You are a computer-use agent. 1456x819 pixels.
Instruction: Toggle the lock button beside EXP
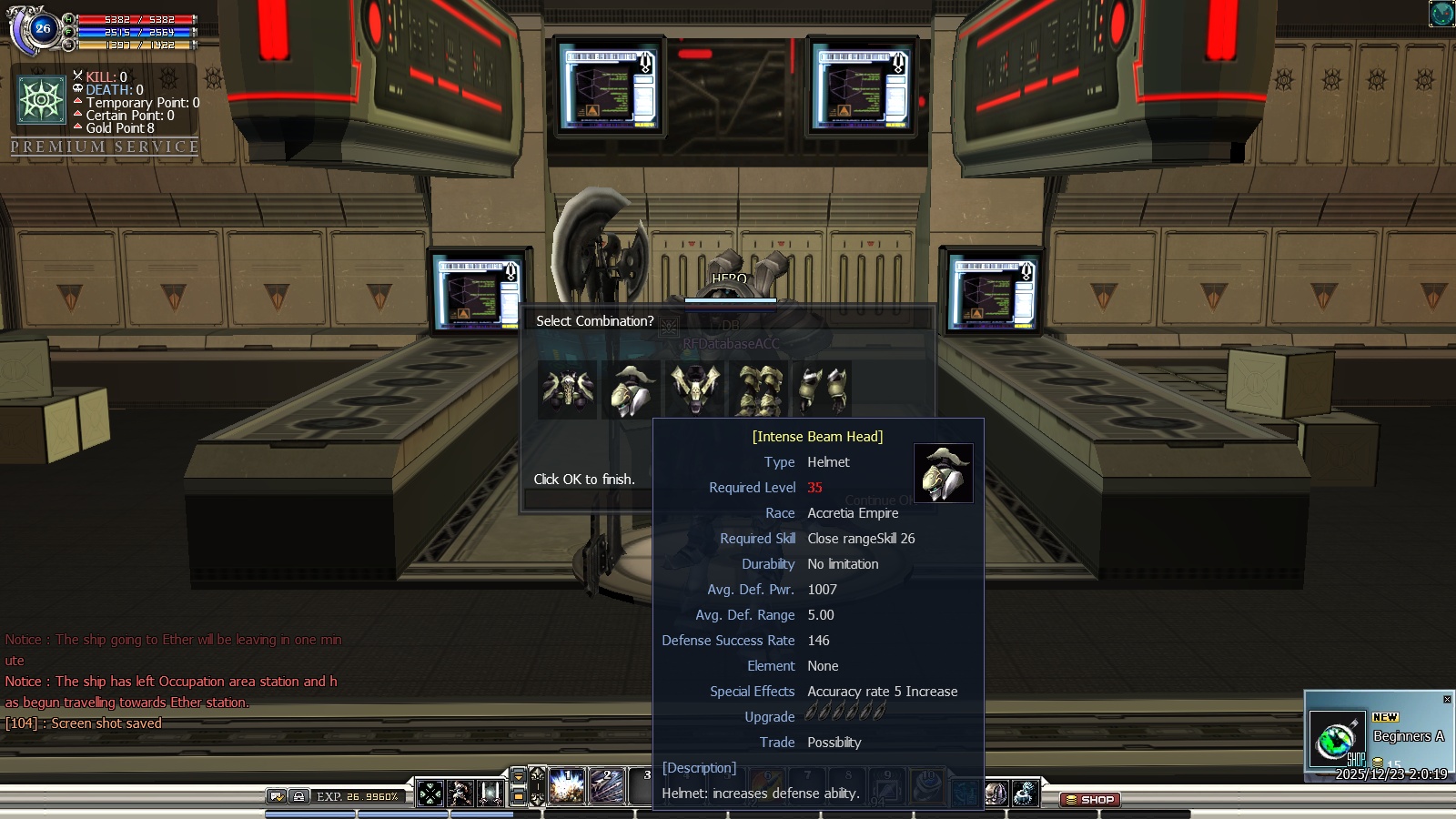click(298, 796)
